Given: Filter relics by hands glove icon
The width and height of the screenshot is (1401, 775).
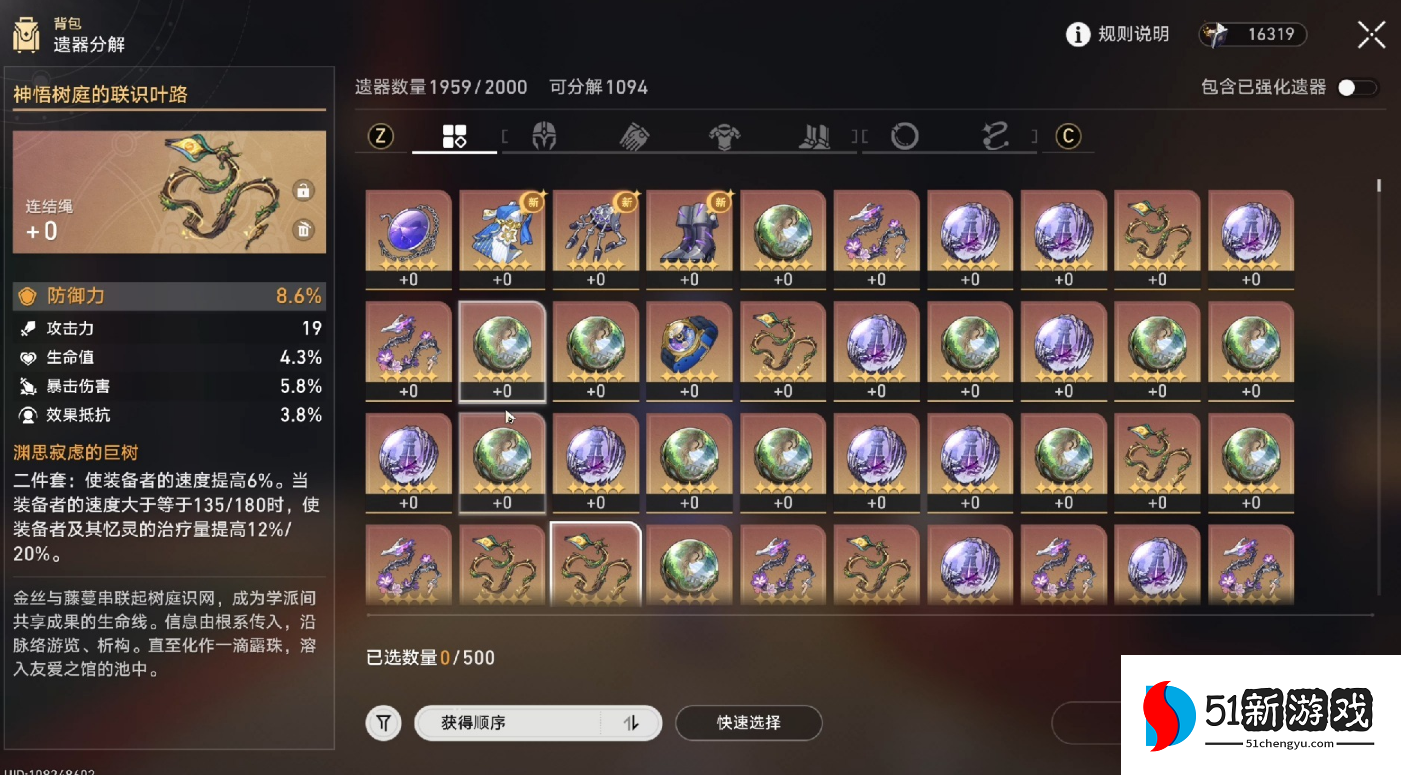Looking at the screenshot, I should tap(634, 137).
